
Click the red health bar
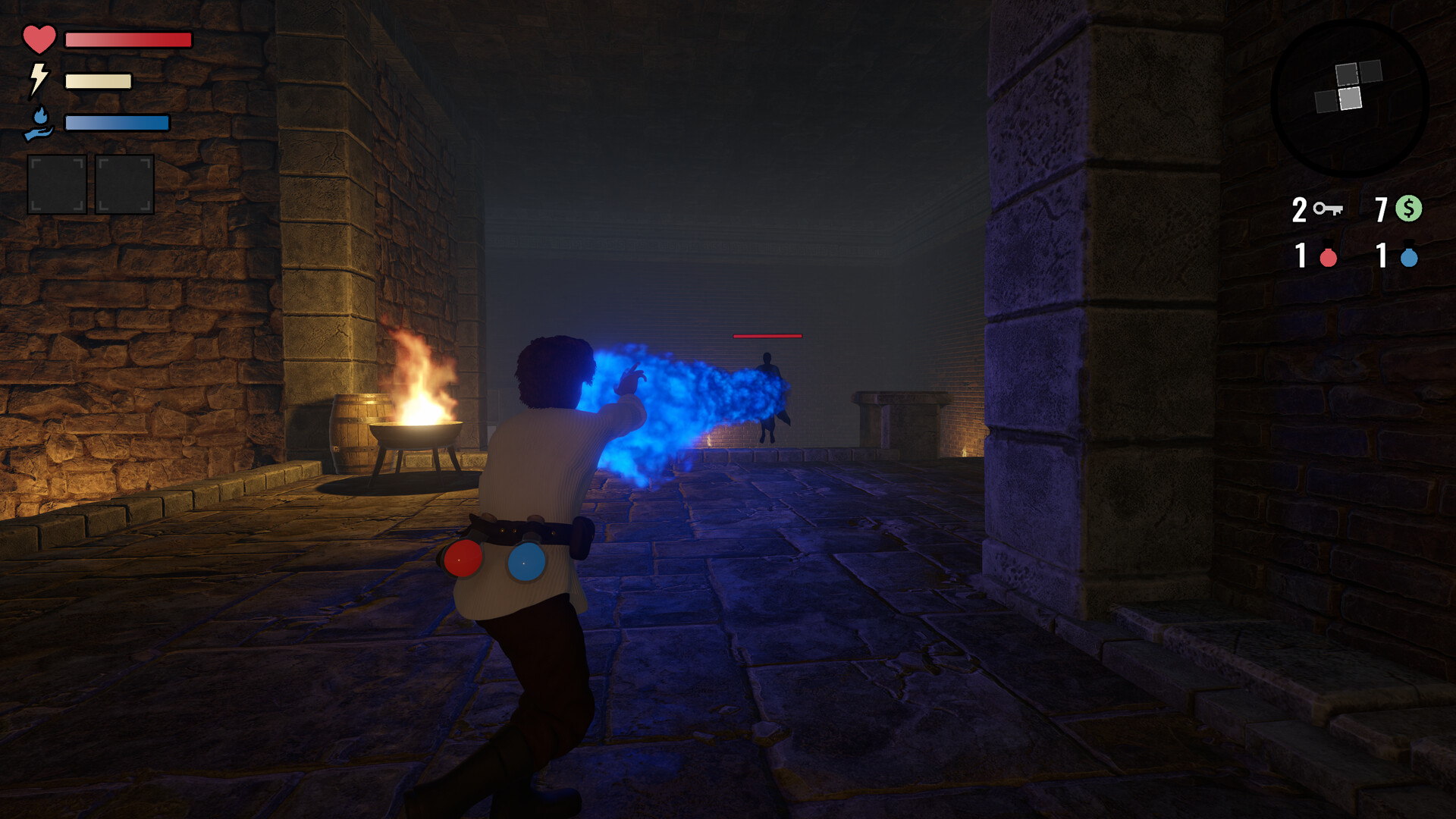[127, 38]
